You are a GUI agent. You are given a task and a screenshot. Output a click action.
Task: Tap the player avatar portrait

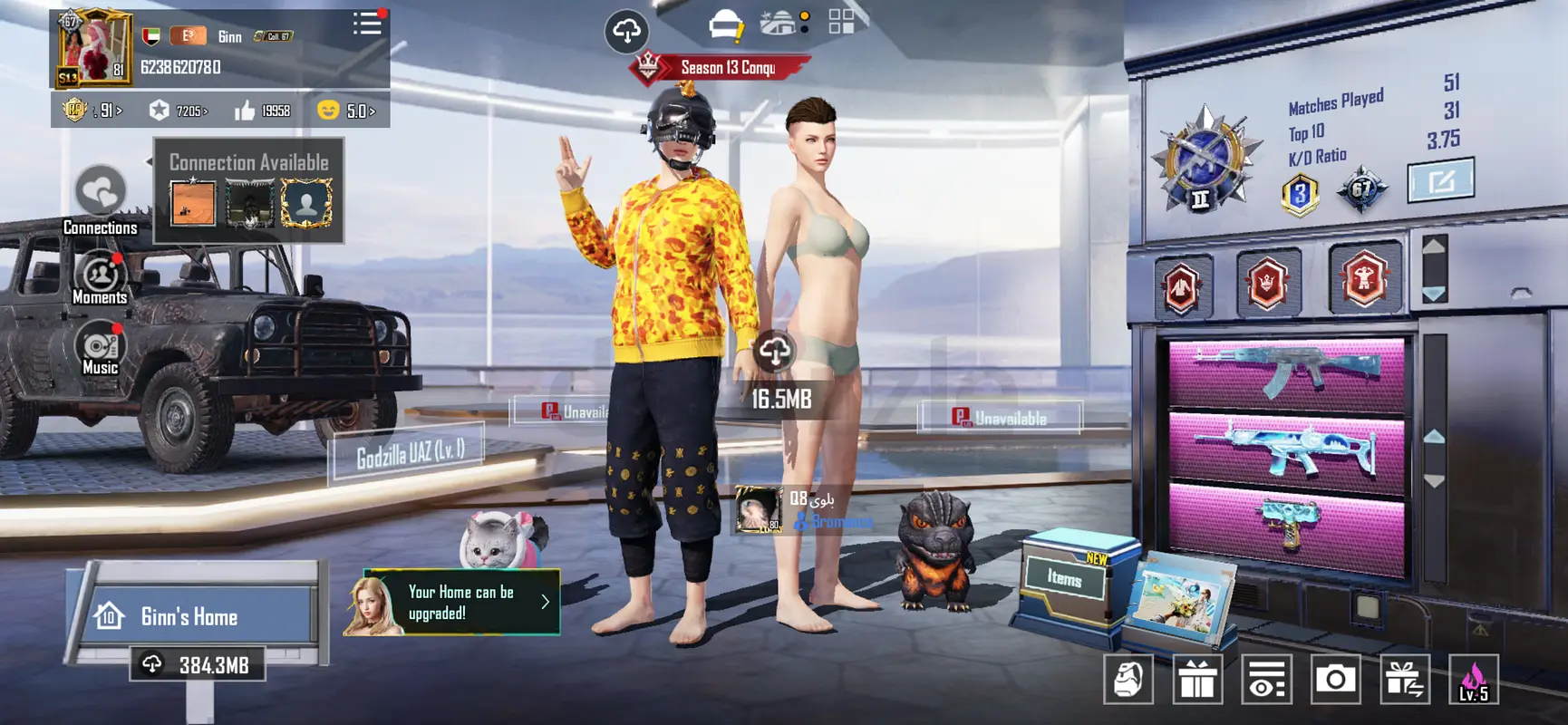(93, 49)
